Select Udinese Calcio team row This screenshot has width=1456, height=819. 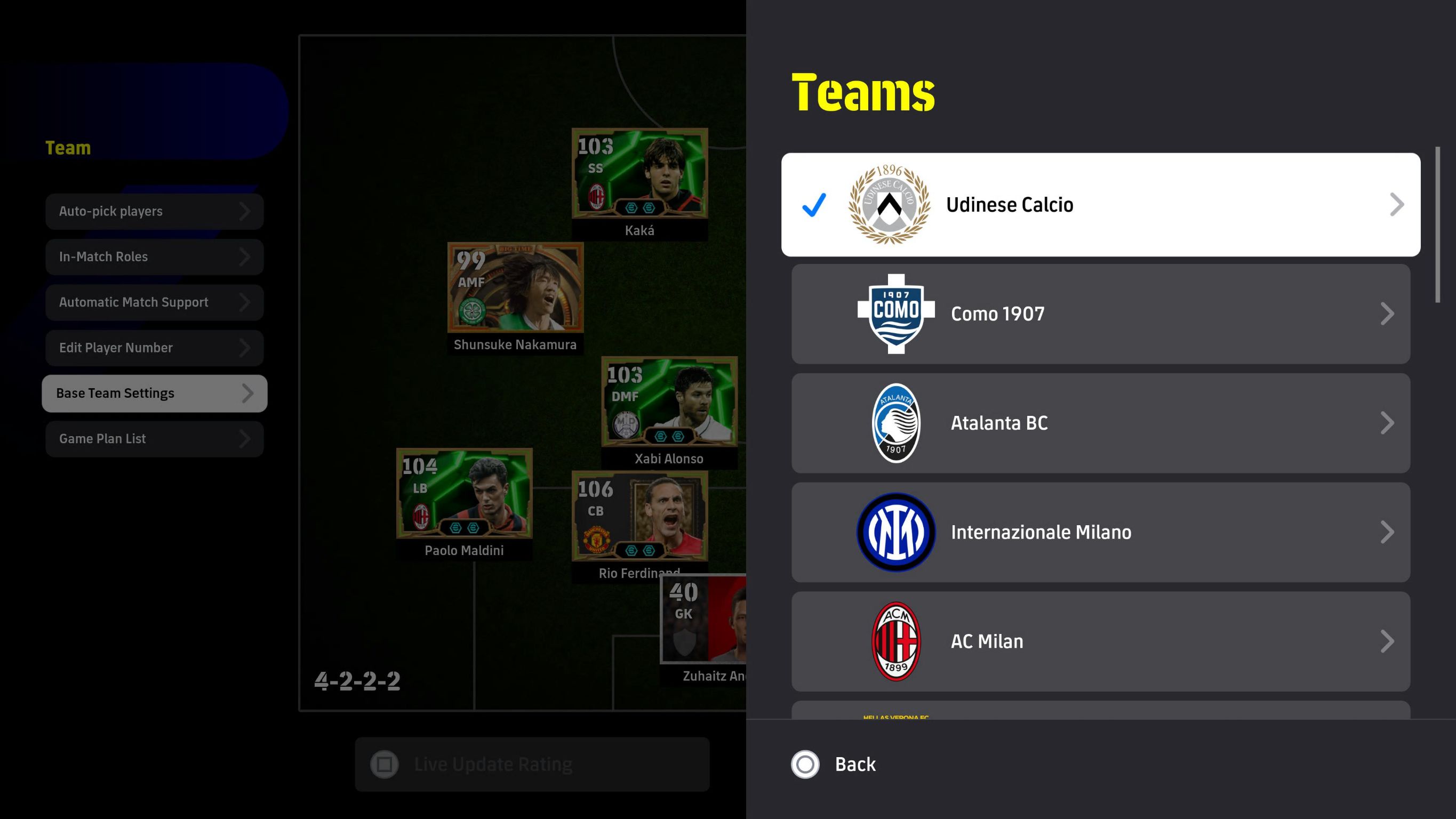coord(1100,205)
